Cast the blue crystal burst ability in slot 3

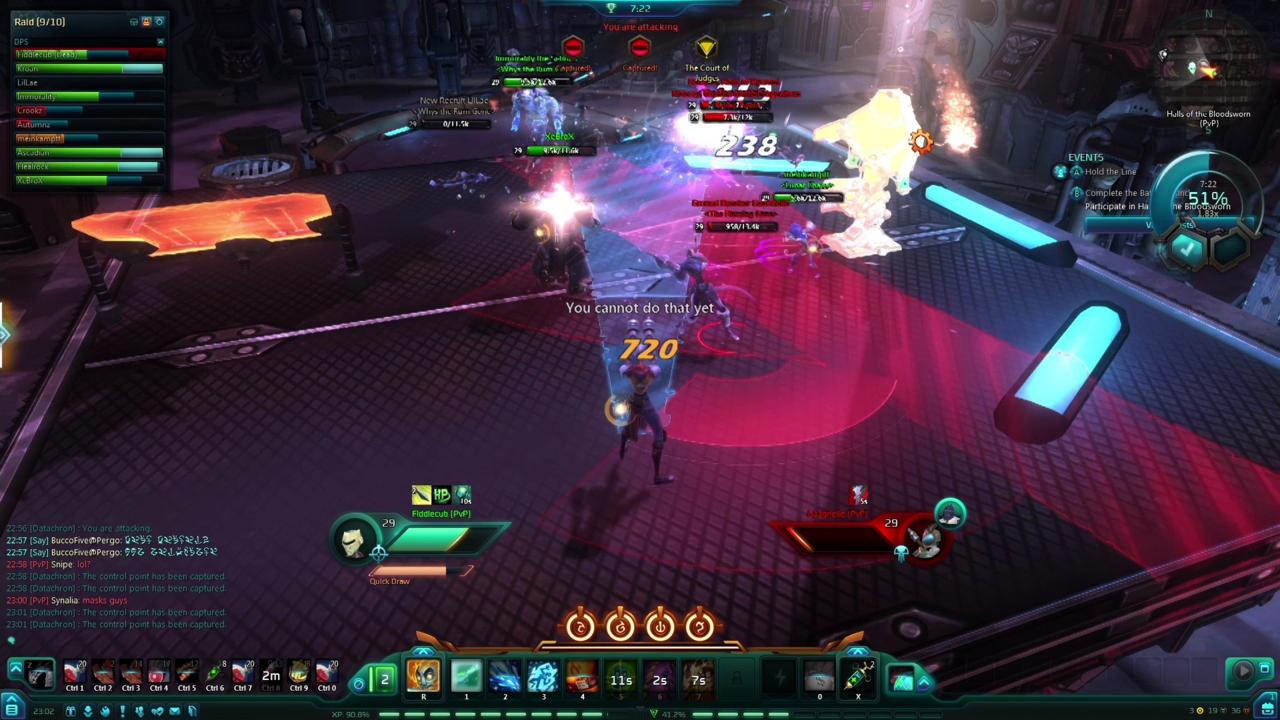pos(543,678)
